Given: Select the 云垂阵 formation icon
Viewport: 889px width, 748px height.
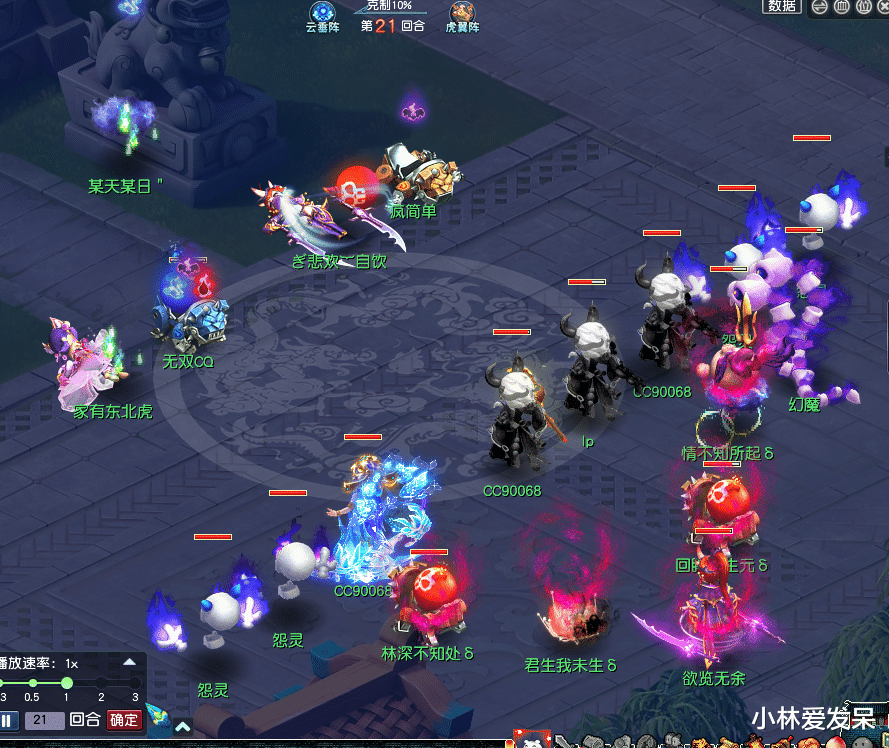Looking at the screenshot, I should tap(322, 13).
